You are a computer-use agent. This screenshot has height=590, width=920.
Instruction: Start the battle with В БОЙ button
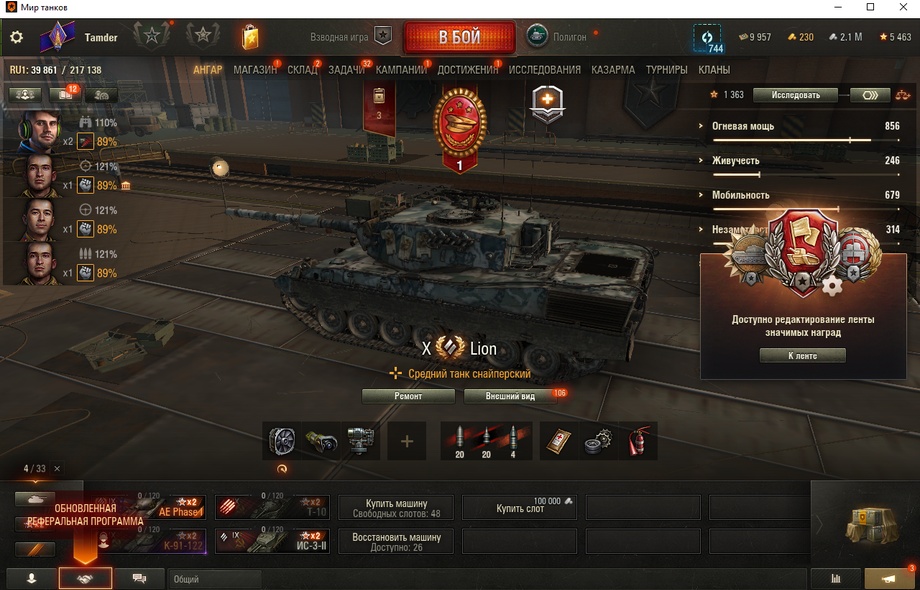click(x=459, y=38)
